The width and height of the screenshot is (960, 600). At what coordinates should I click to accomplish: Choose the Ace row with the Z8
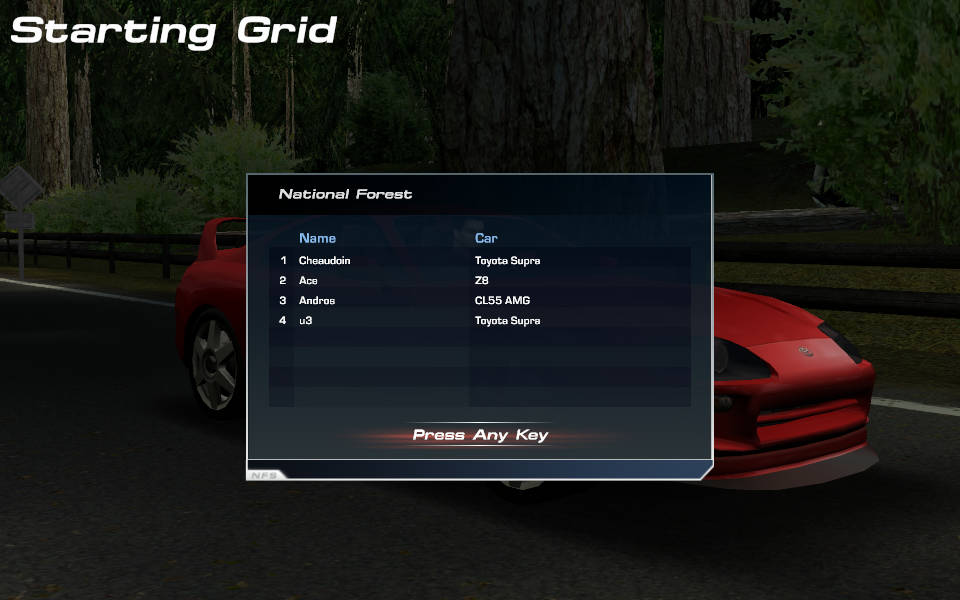[x=308, y=281]
